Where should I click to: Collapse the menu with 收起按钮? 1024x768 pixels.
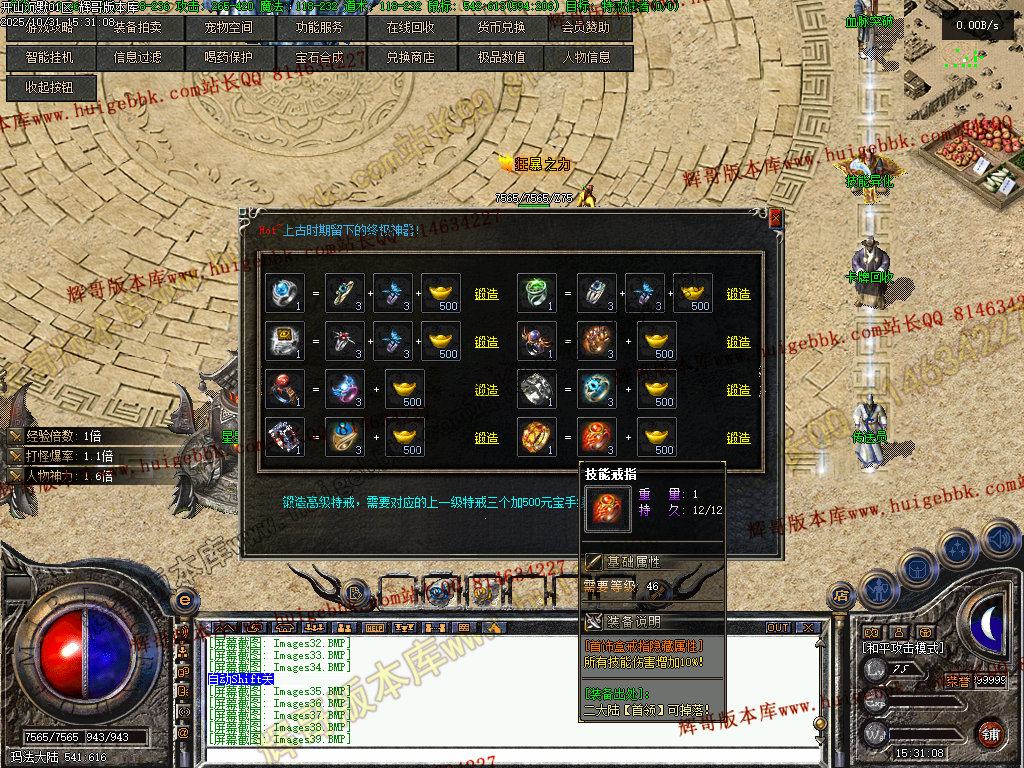[50, 88]
